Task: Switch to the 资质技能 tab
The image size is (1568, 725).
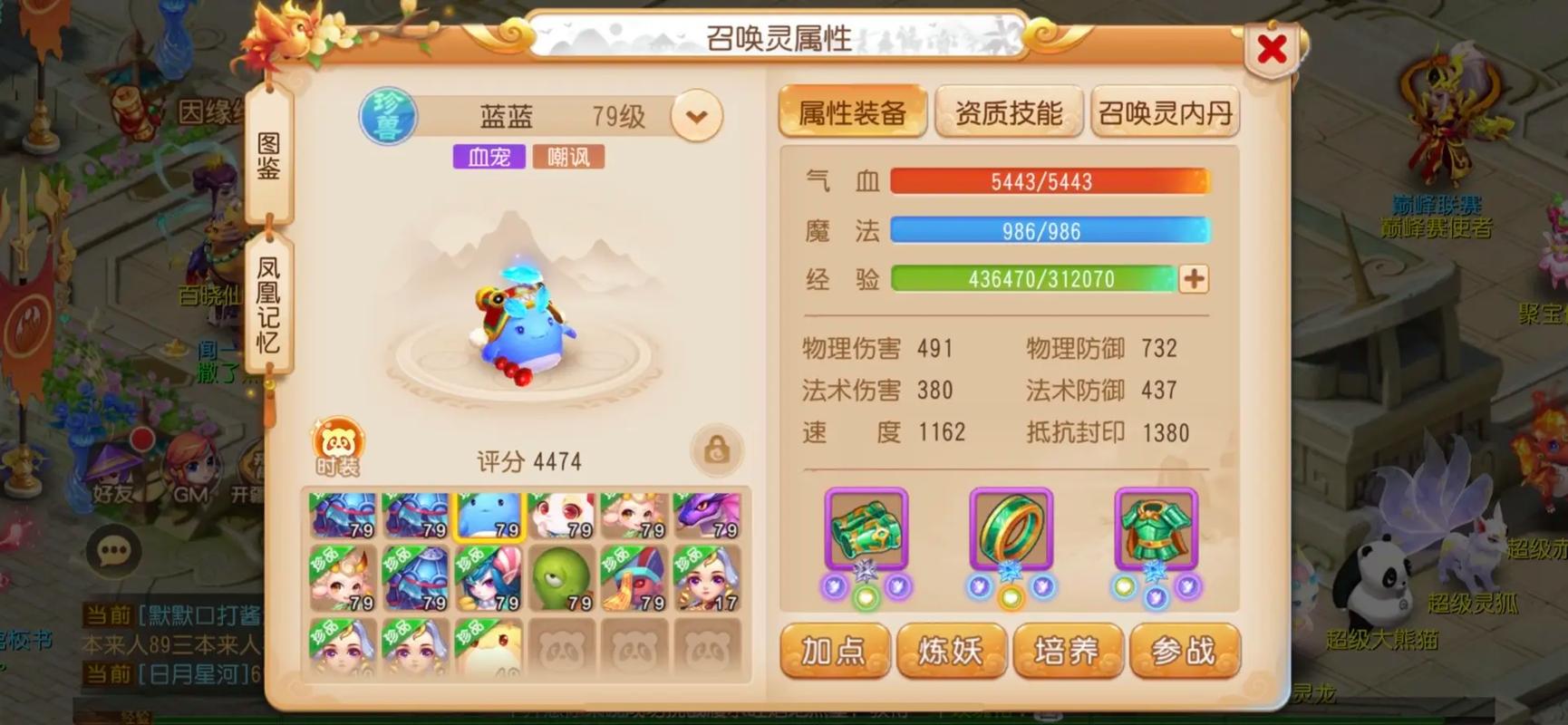Action: pyautogui.click(x=1010, y=111)
